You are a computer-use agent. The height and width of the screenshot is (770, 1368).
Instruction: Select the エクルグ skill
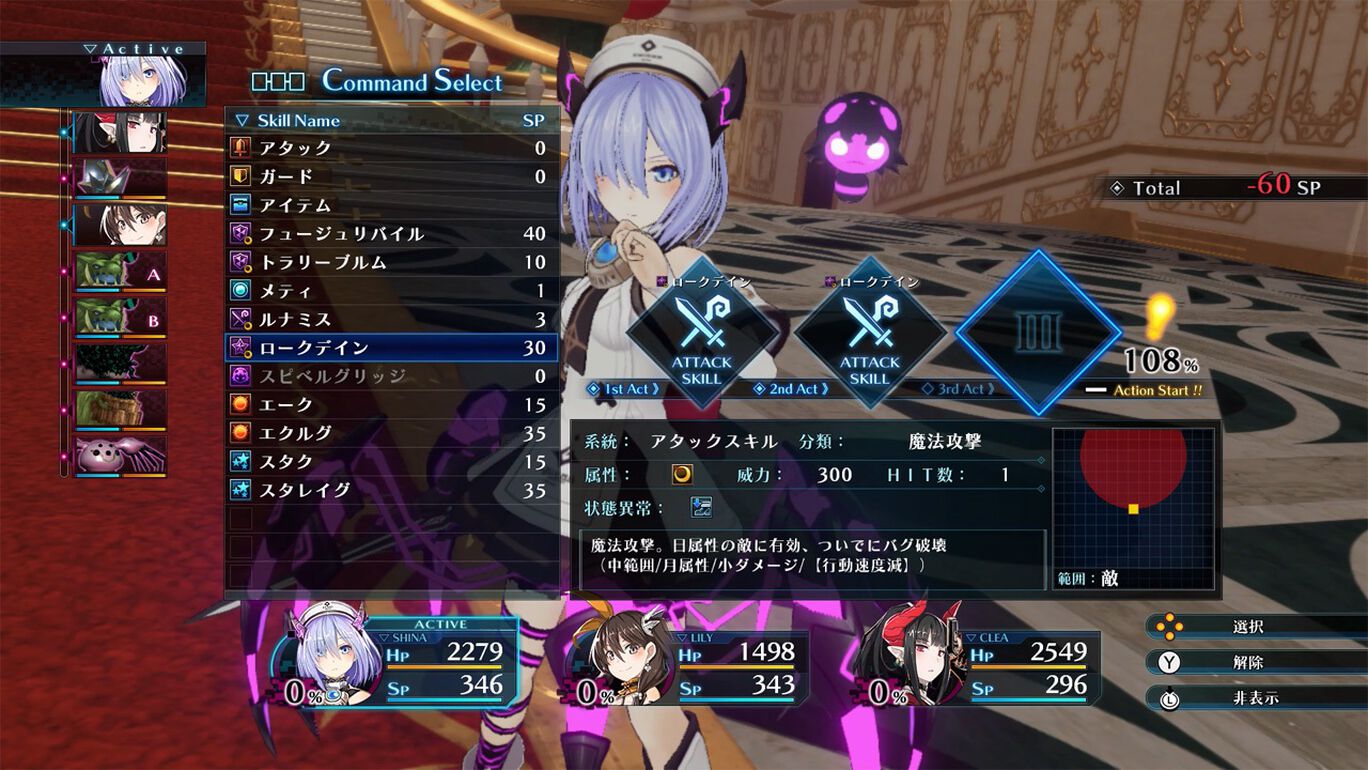390,433
